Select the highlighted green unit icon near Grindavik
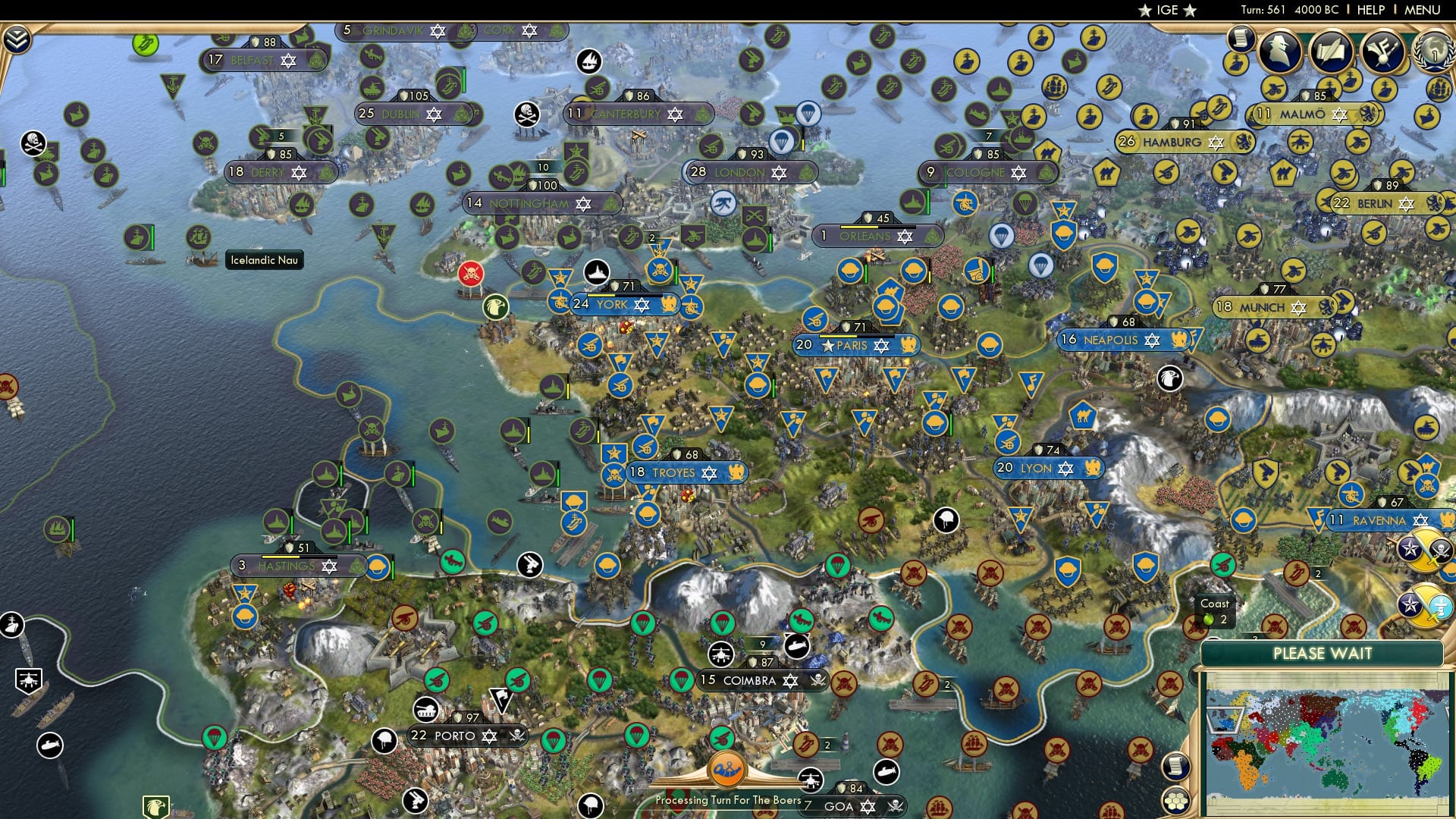The height and width of the screenshot is (819, 1456). point(144,43)
